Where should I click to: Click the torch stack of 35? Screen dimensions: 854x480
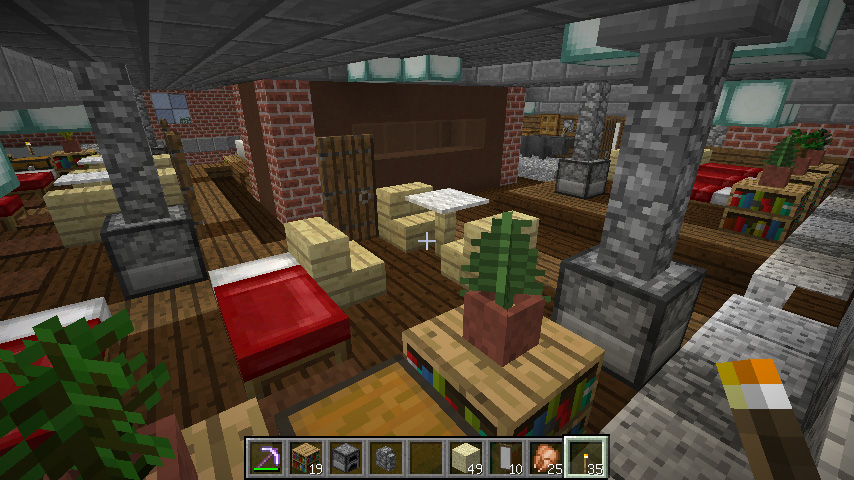coord(586,458)
